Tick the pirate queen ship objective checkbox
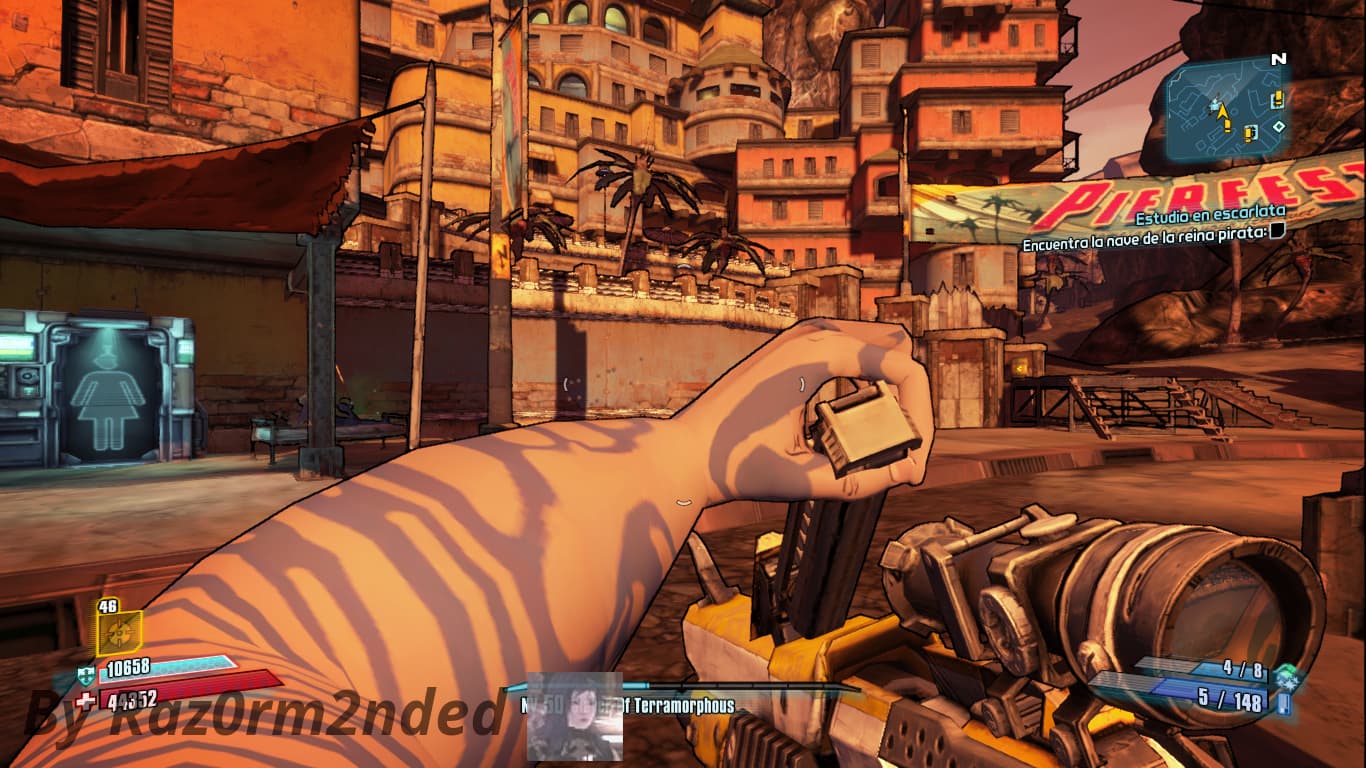This screenshot has width=1366, height=768. (1277, 233)
